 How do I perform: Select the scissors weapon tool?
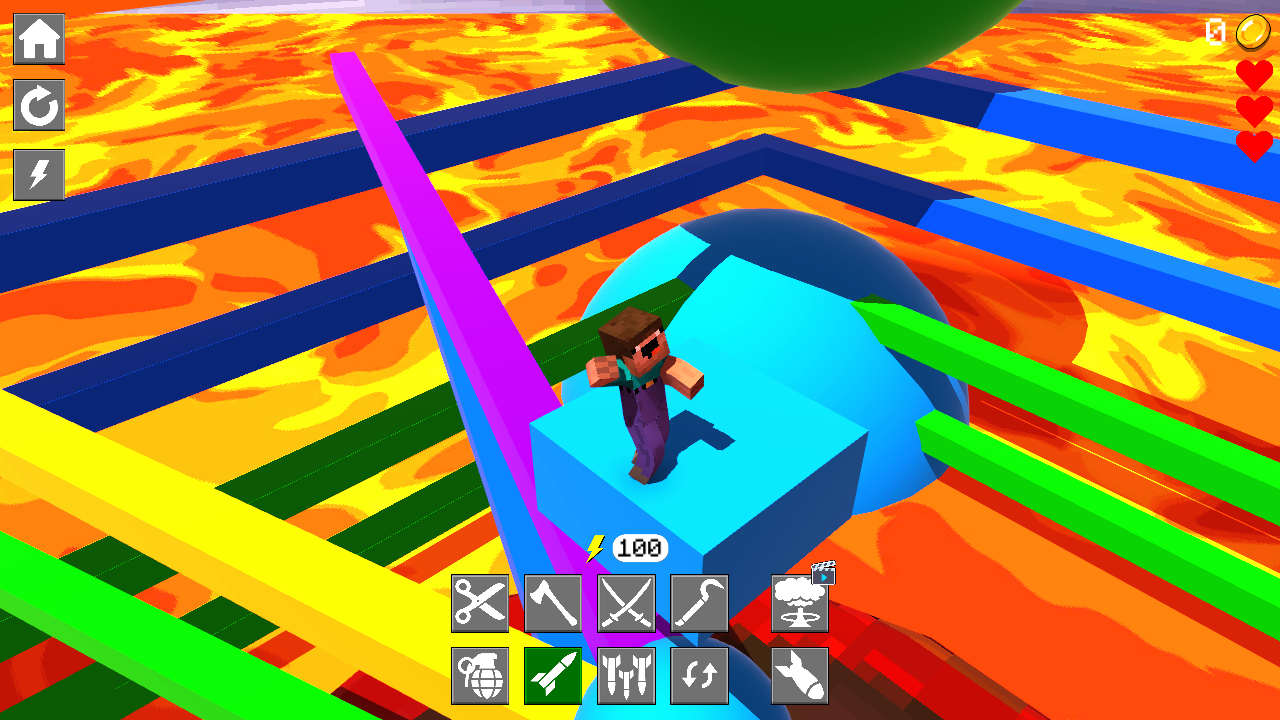pyautogui.click(x=479, y=602)
